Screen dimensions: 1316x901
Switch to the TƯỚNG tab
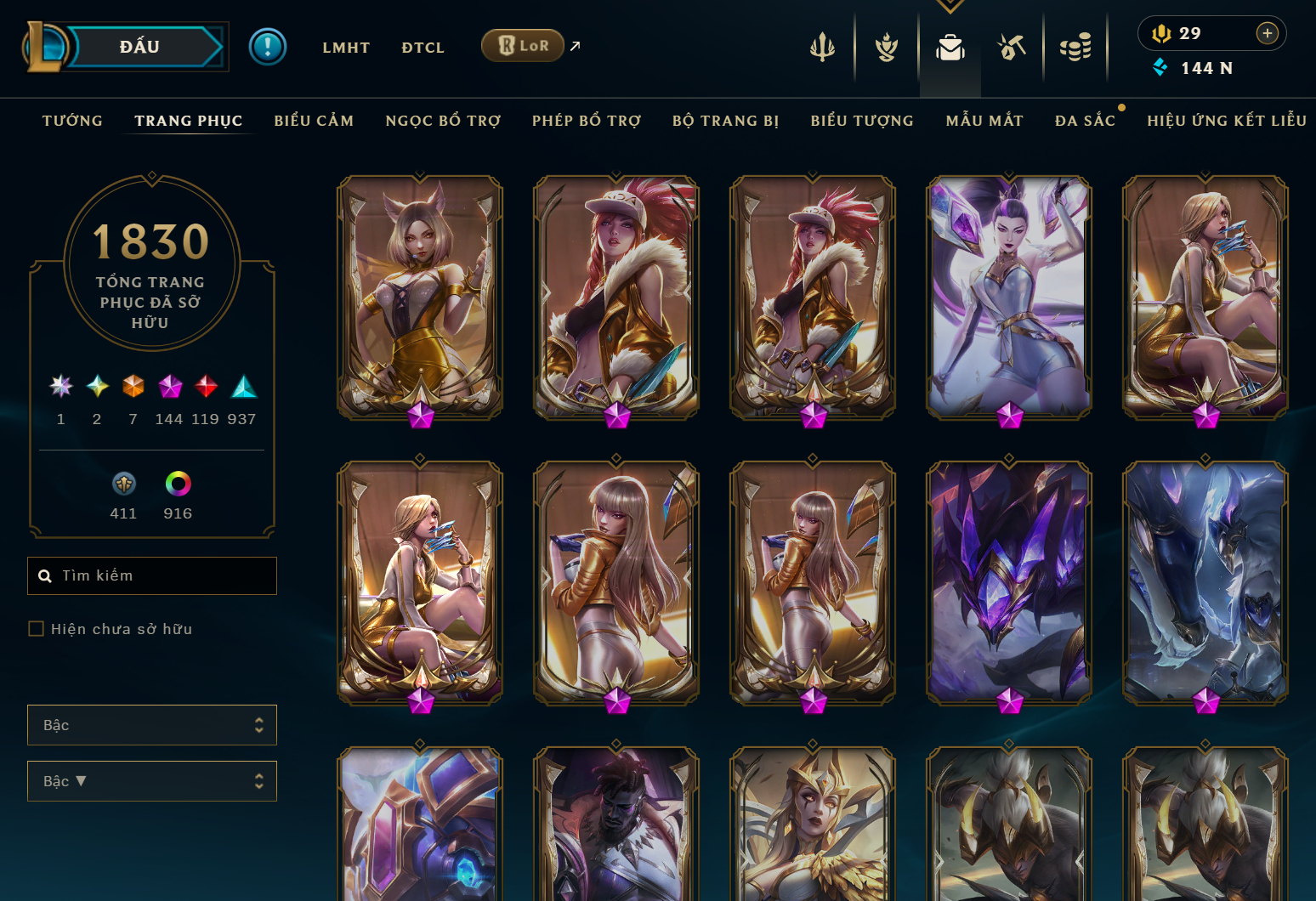click(x=72, y=121)
